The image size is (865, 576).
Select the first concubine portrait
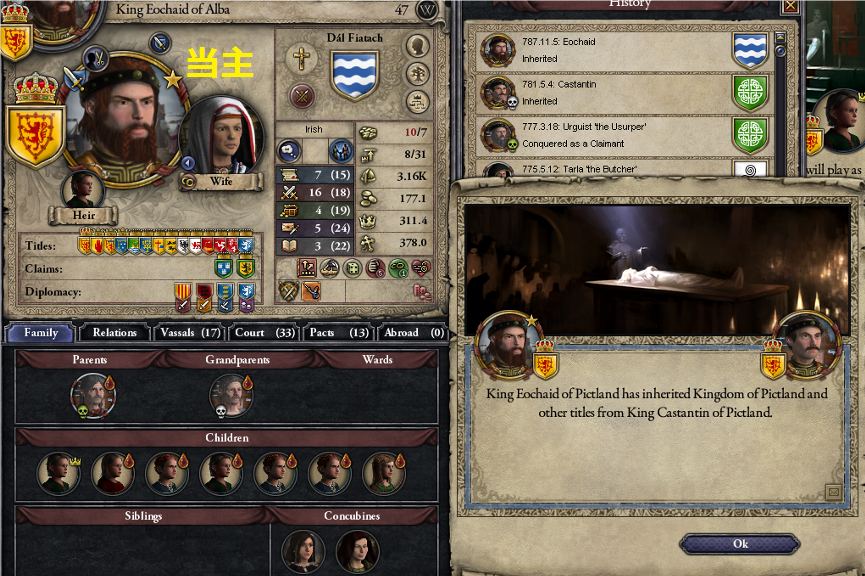[x=302, y=551]
